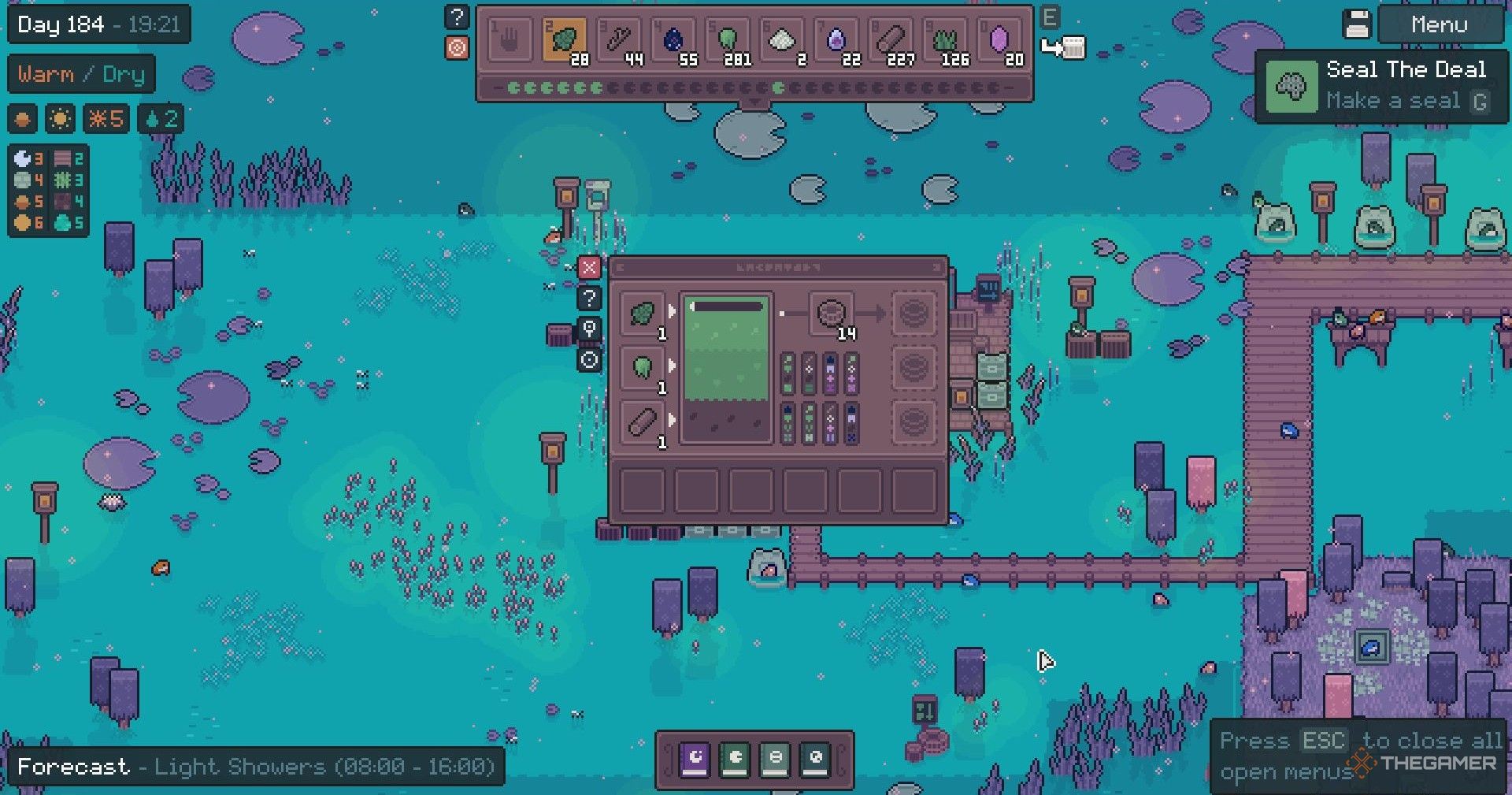Open the purple book at bottom bar
This screenshot has height=795, width=1512.
coord(694,759)
